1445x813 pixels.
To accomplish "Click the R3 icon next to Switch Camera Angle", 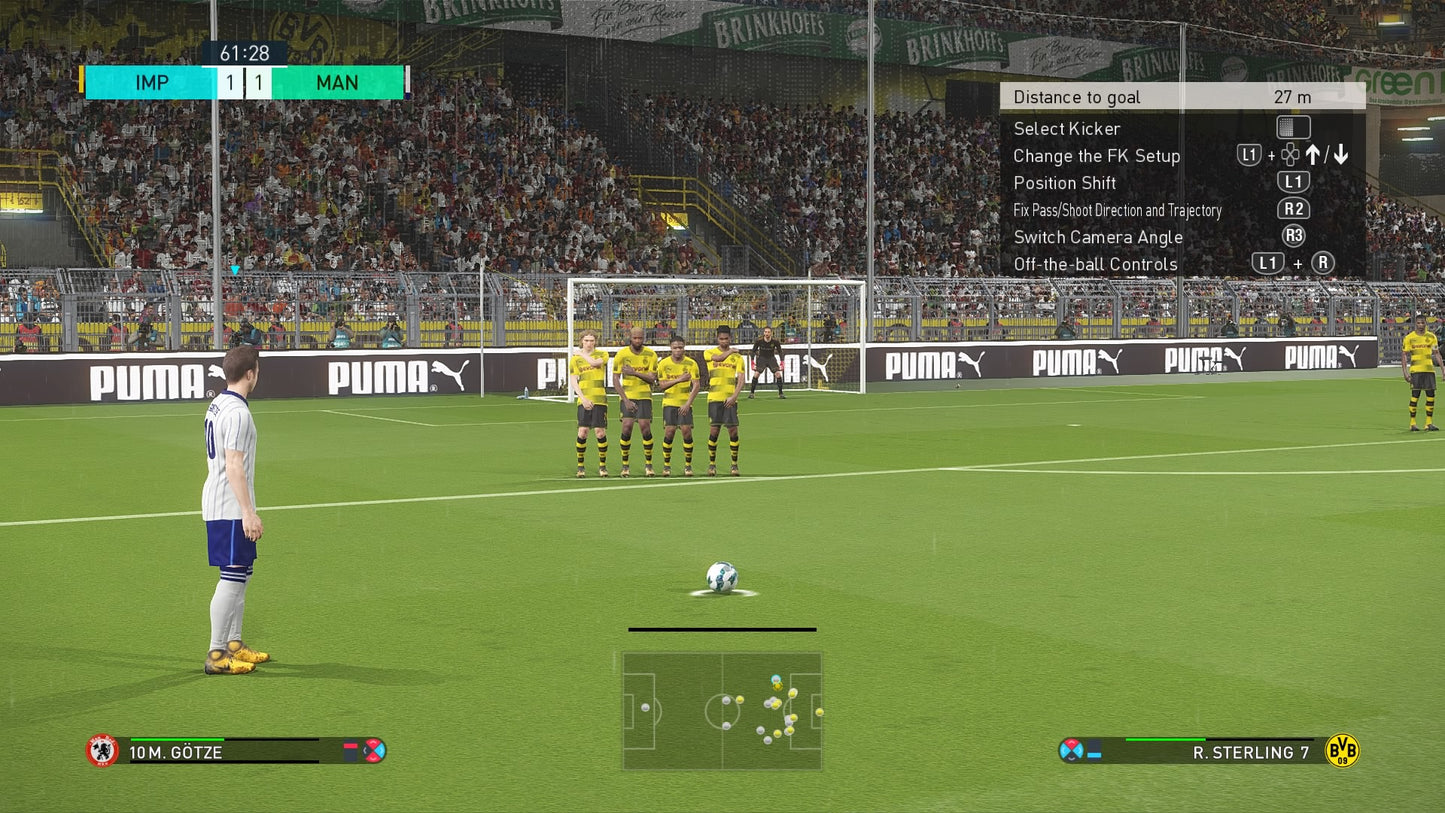I will tap(1293, 237).
